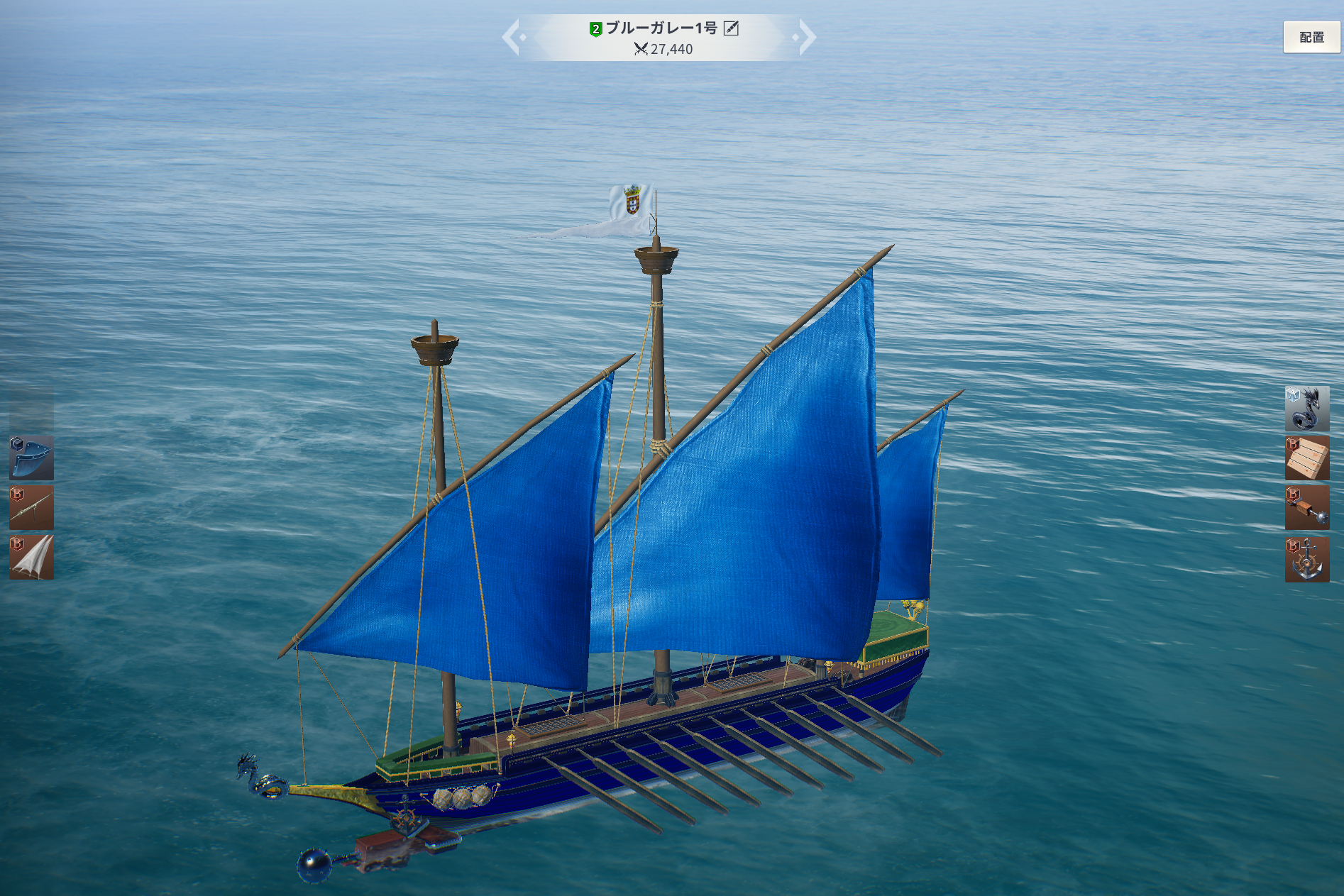Image resolution: width=1344 pixels, height=896 pixels.
Task: Click the 配置 button
Action: click(1311, 37)
